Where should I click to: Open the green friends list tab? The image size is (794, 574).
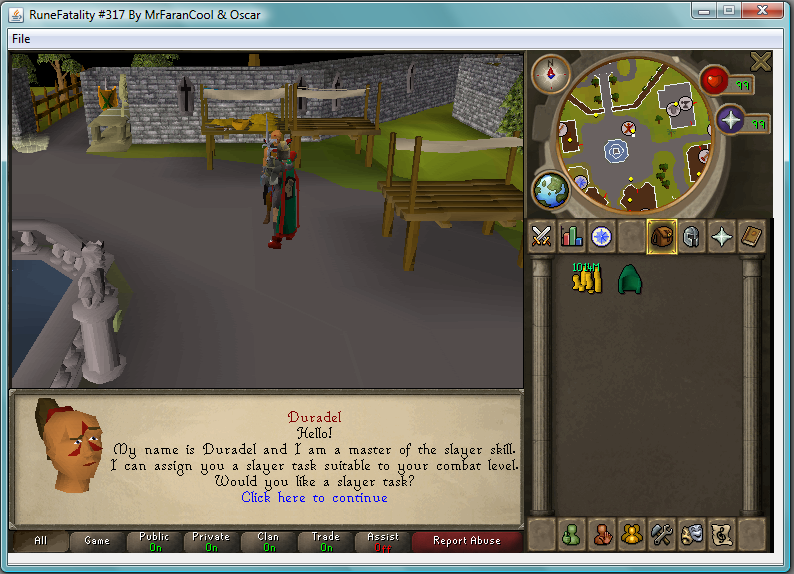[571, 534]
